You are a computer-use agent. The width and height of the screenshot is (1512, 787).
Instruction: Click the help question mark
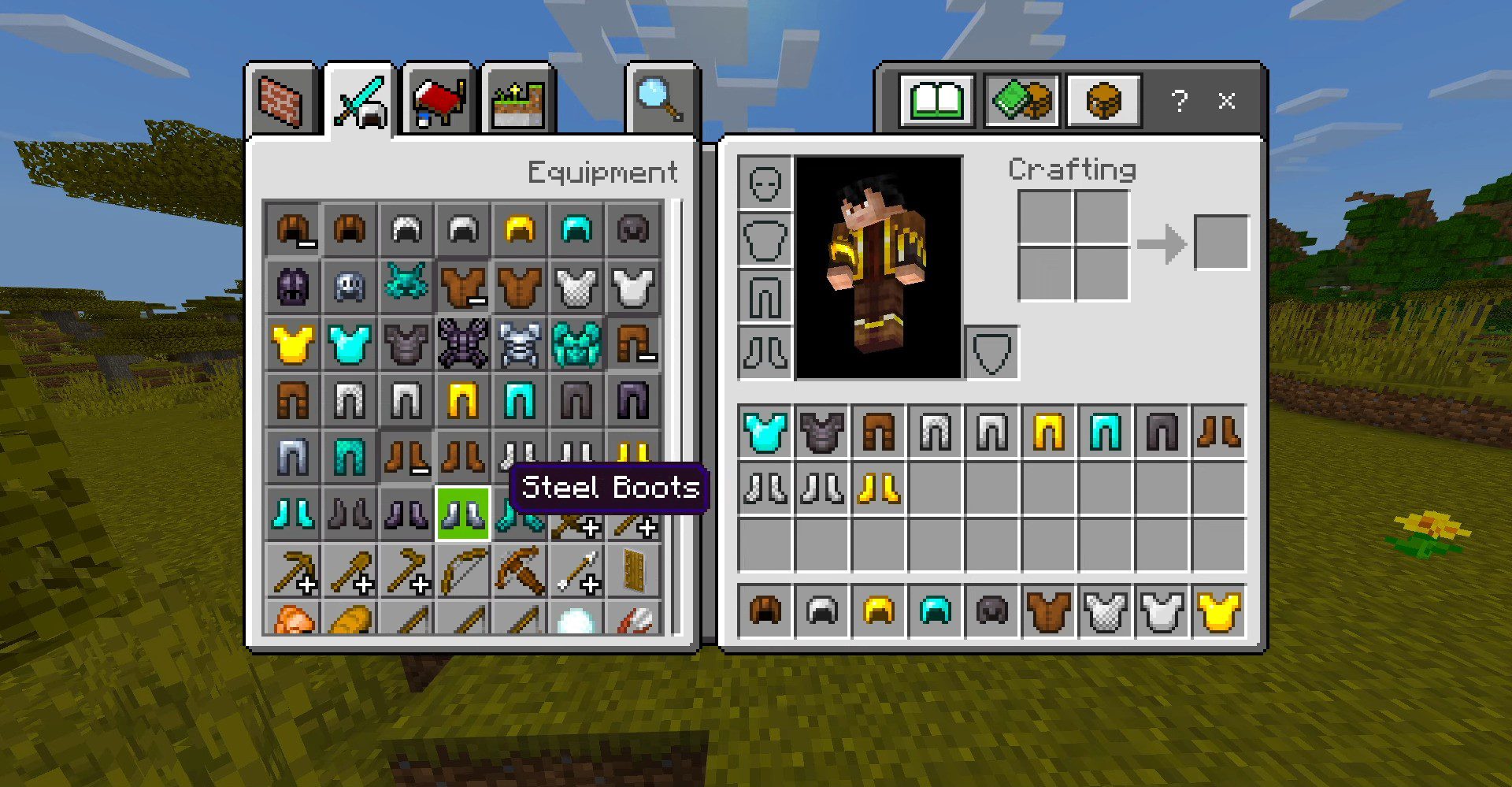tap(1179, 101)
